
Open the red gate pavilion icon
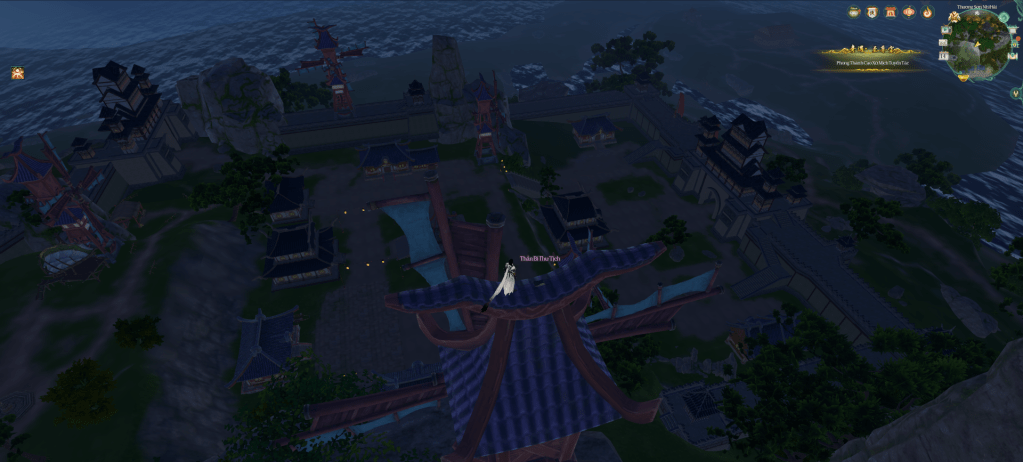890,12
